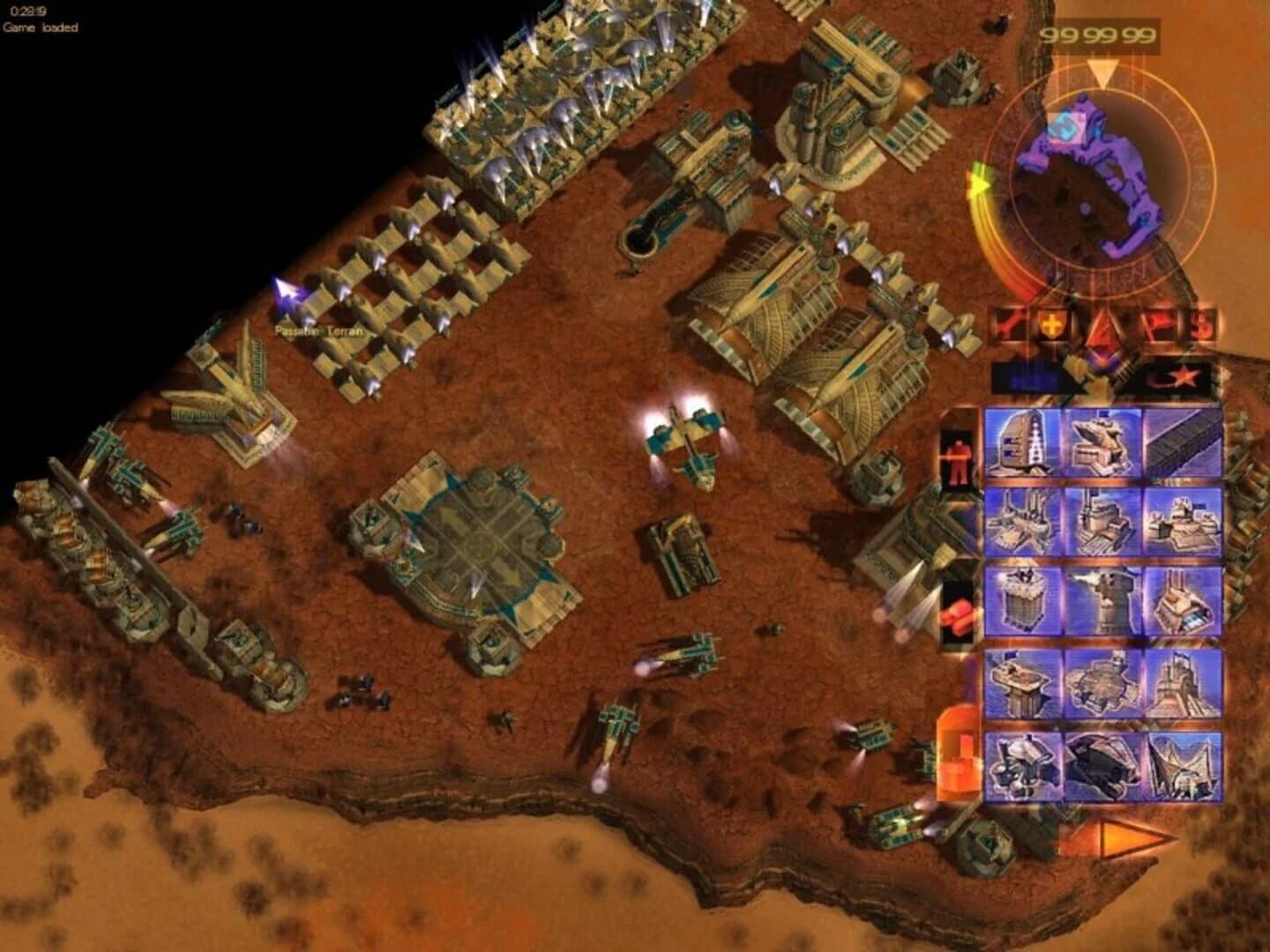Screen dimensions: 1270x952
Task: Click the 99 99 99 resource counter display
Action: coord(1096,35)
